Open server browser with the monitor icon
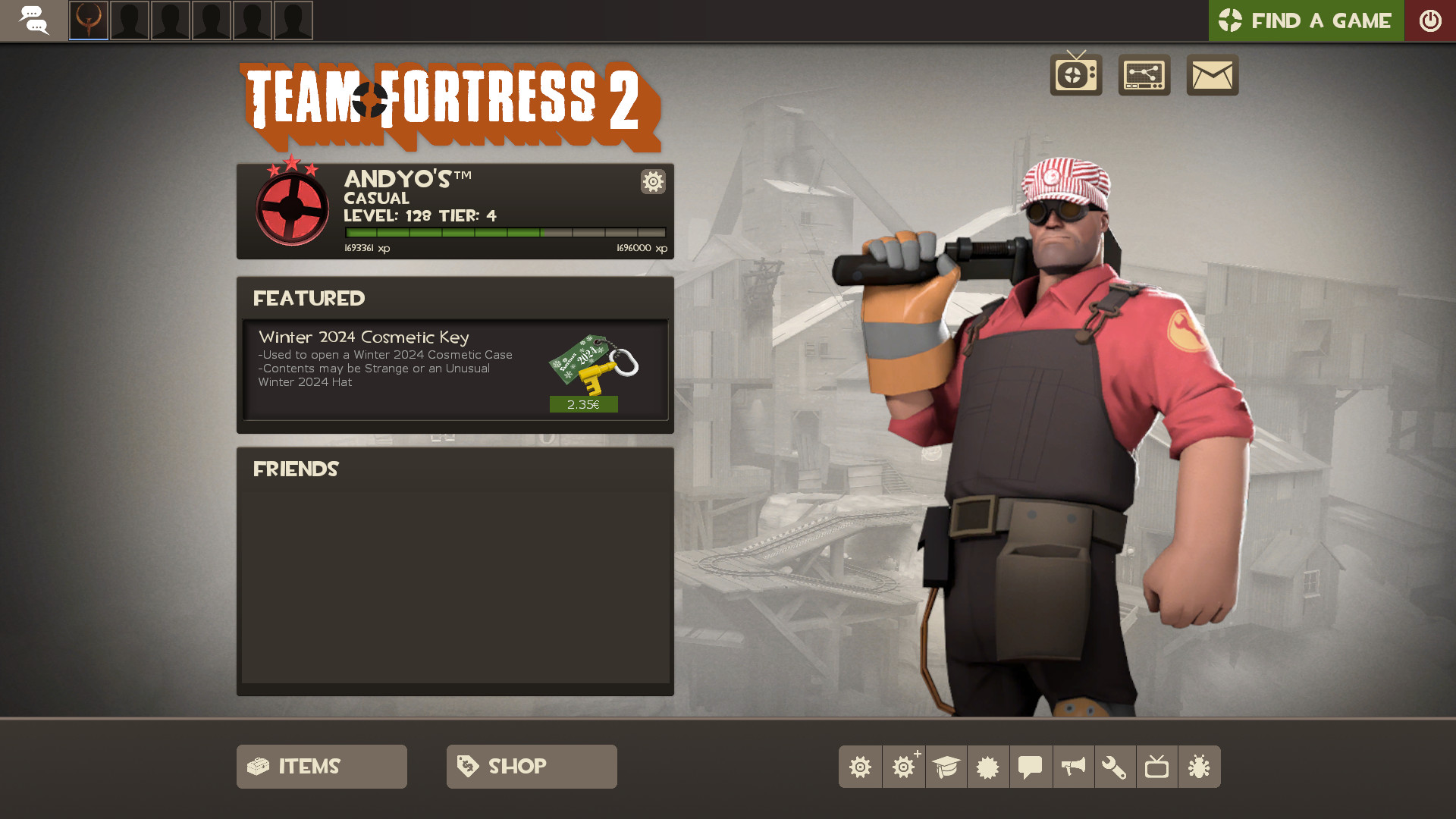 (x=1144, y=75)
